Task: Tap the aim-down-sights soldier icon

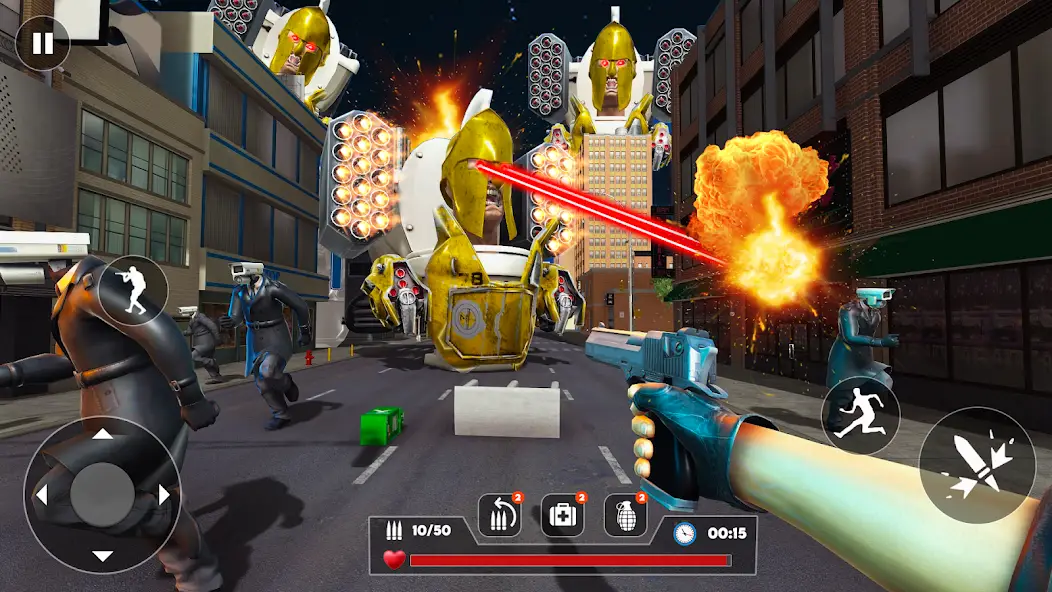Action: pos(133,290)
